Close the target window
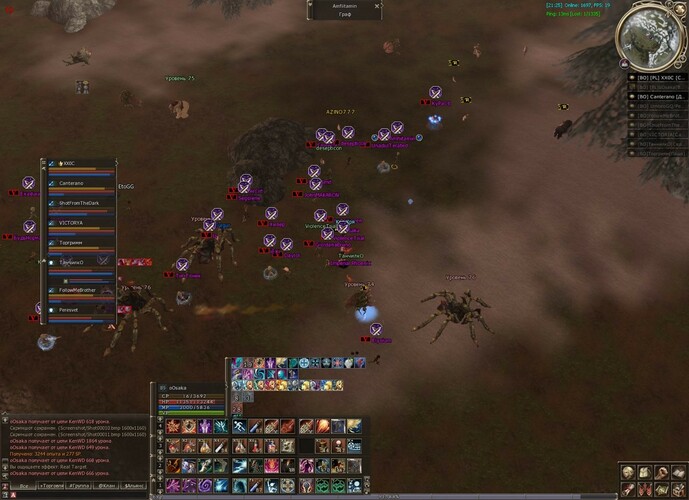The height and width of the screenshot is (500, 689). pyautogui.click(x=378, y=5)
